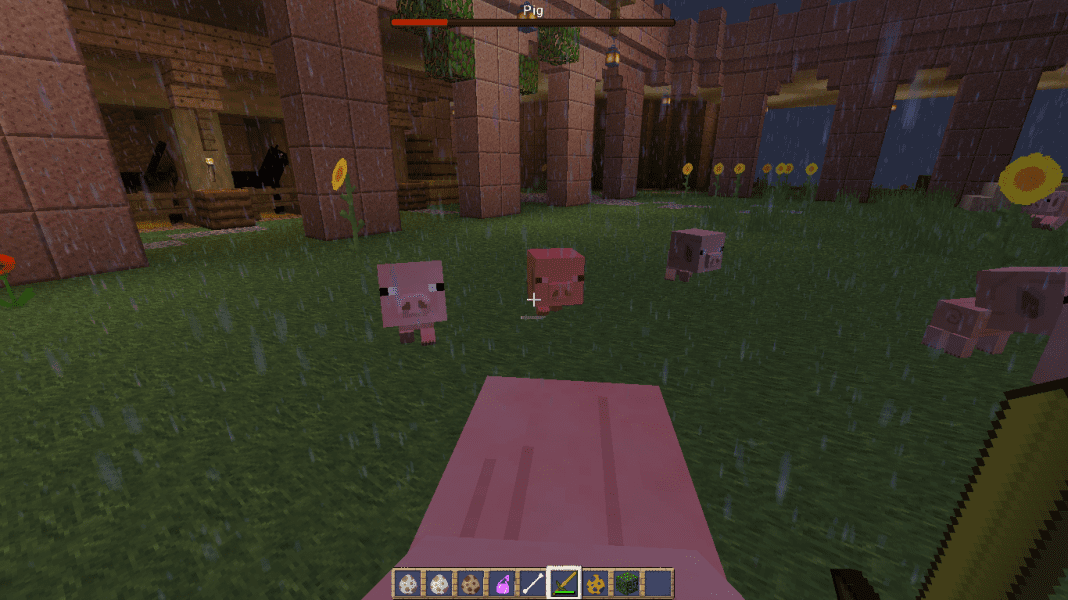Select the tan brown-spotted spawn egg slot
Viewport: 1068px width, 600px height.
[470, 583]
